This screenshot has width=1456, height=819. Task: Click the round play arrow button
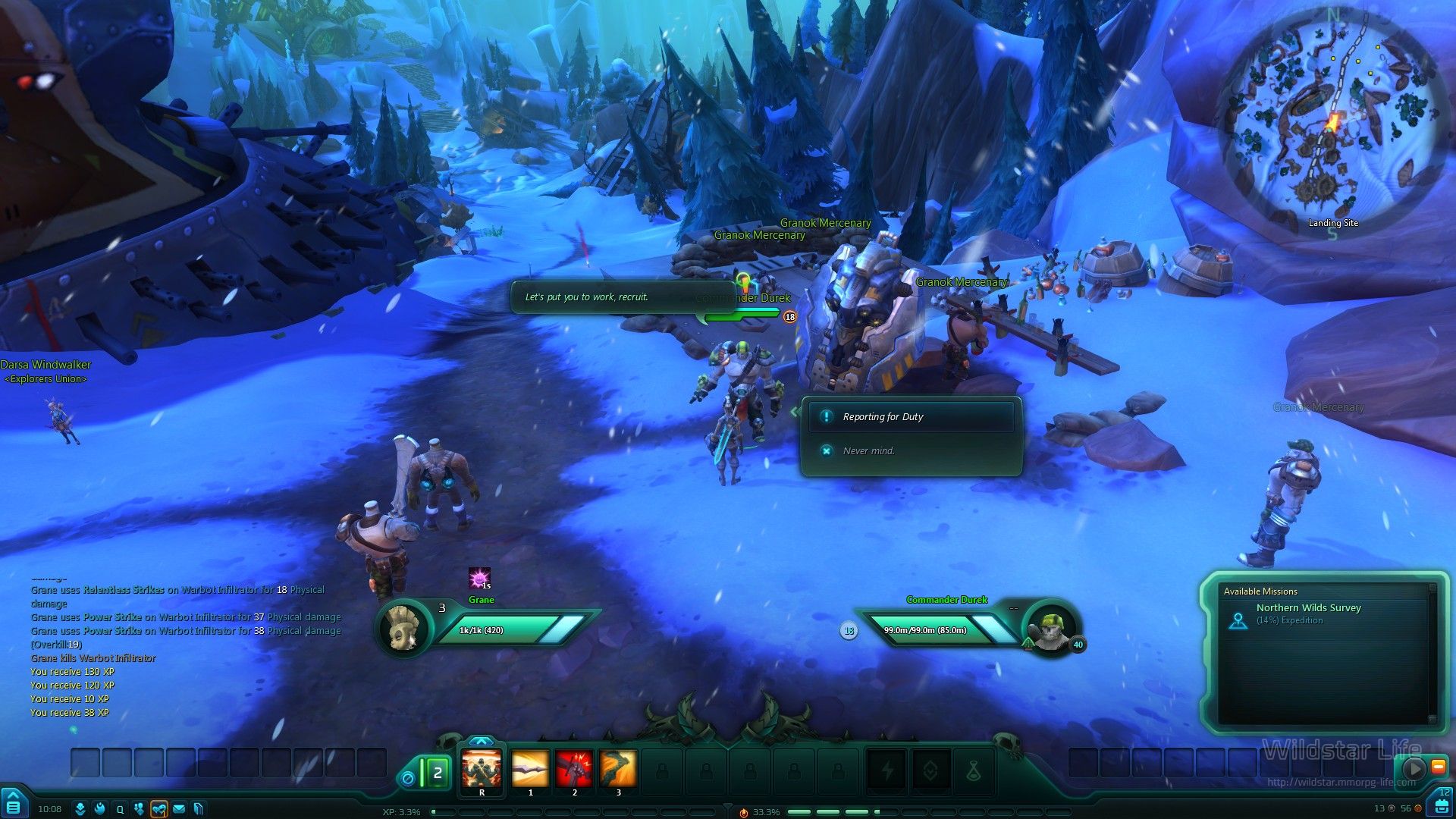pyautogui.click(x=1414, y=768)
